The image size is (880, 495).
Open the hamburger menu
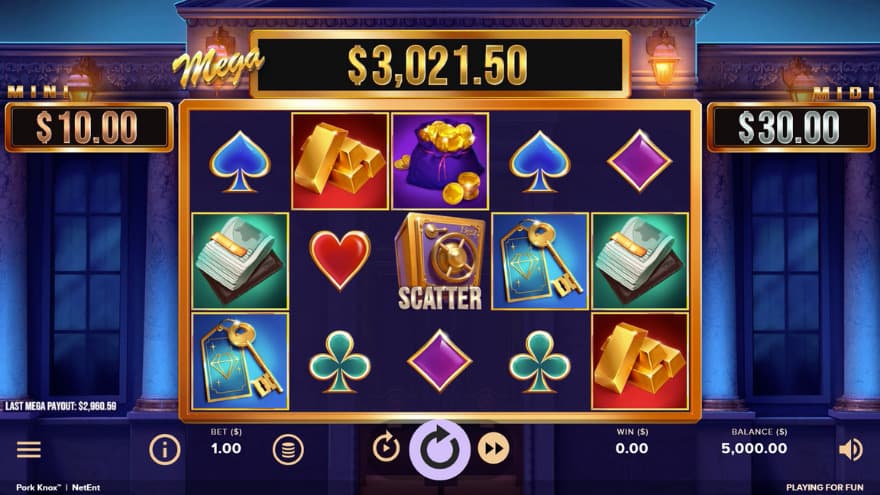point(29,450)
